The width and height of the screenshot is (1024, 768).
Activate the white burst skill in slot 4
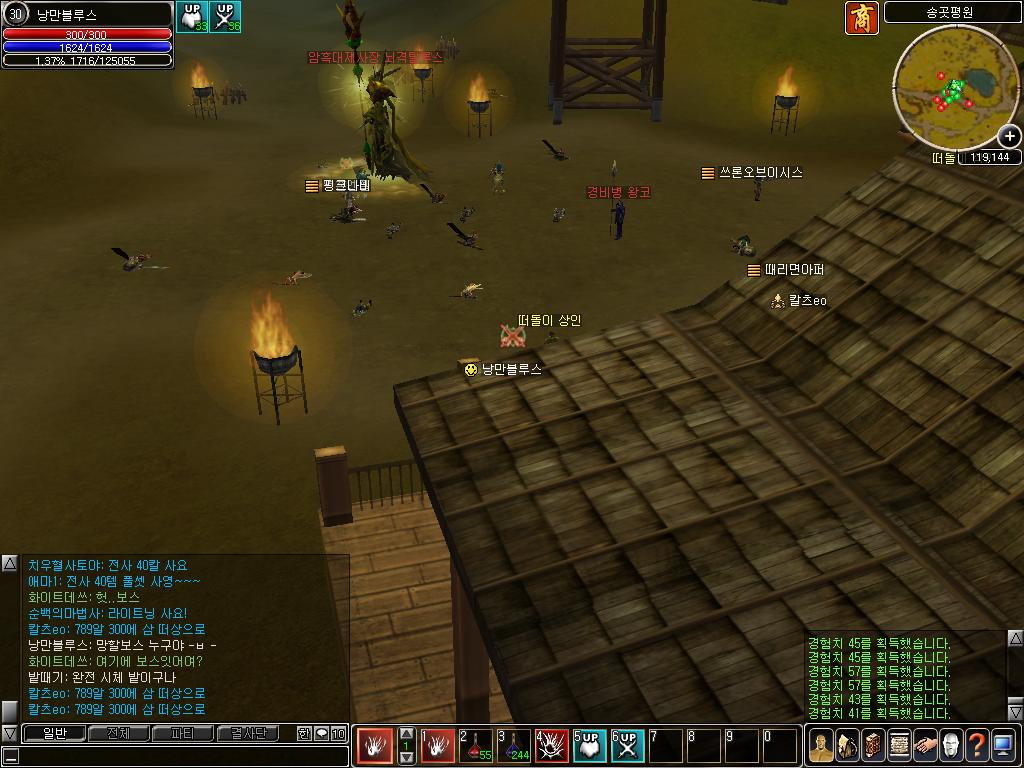coord(552,745)
